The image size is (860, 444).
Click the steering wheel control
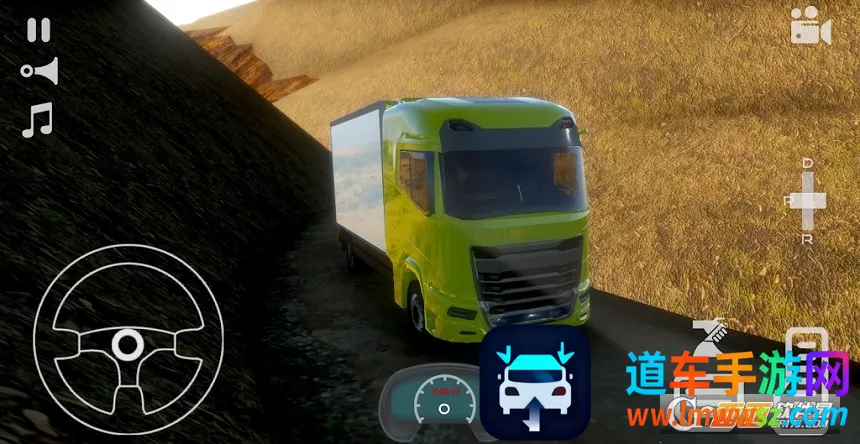126,346
